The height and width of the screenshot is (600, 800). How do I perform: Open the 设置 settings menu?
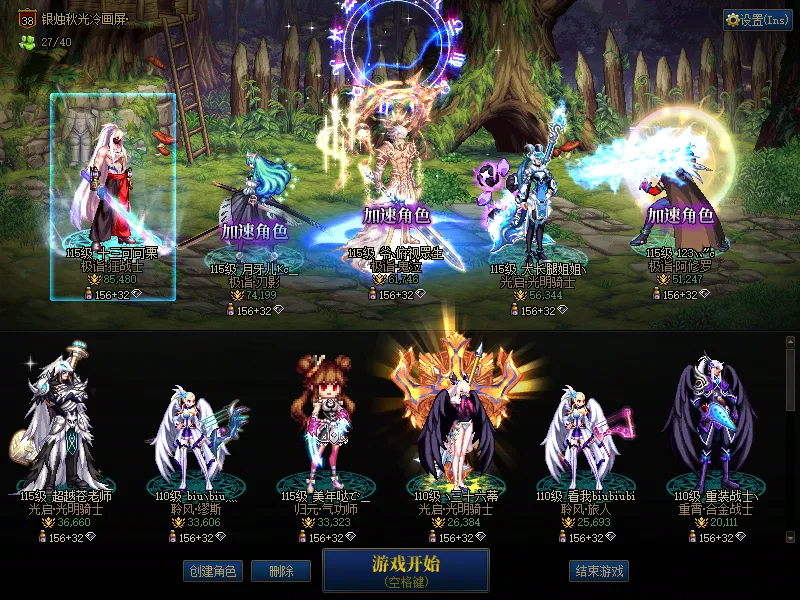(x=757, y=20)
